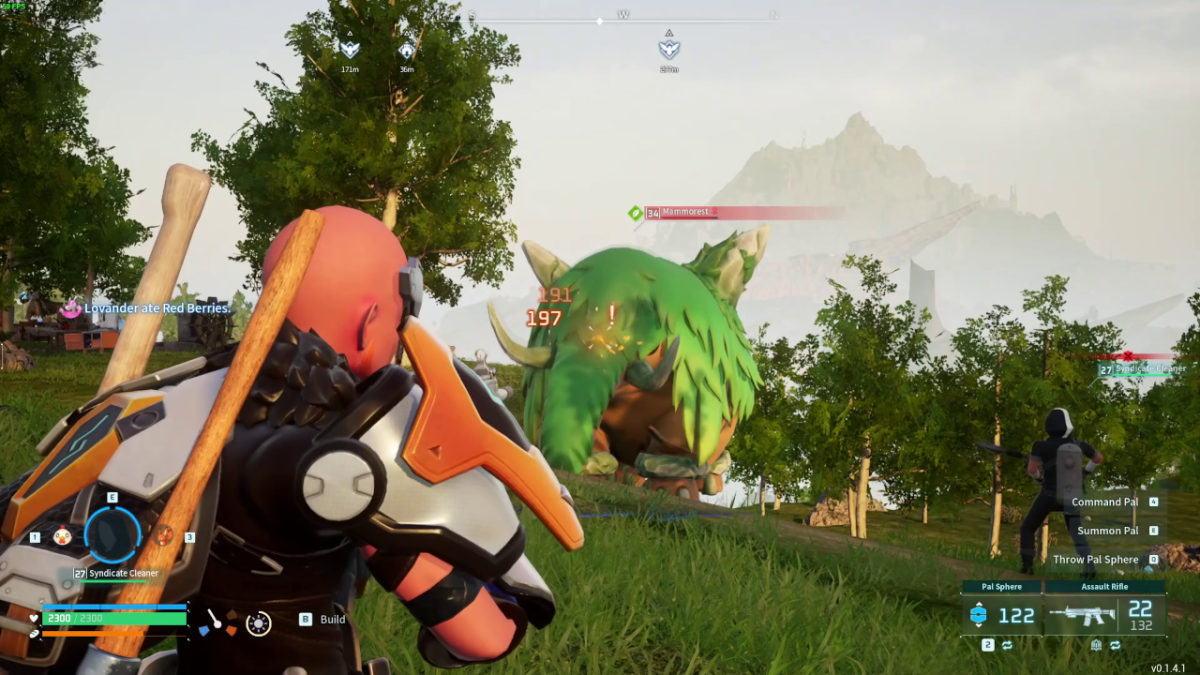Viewport: 1200px width, 675px height.
Task: Select the active Pal circle slot
Action: pos(112,535)
